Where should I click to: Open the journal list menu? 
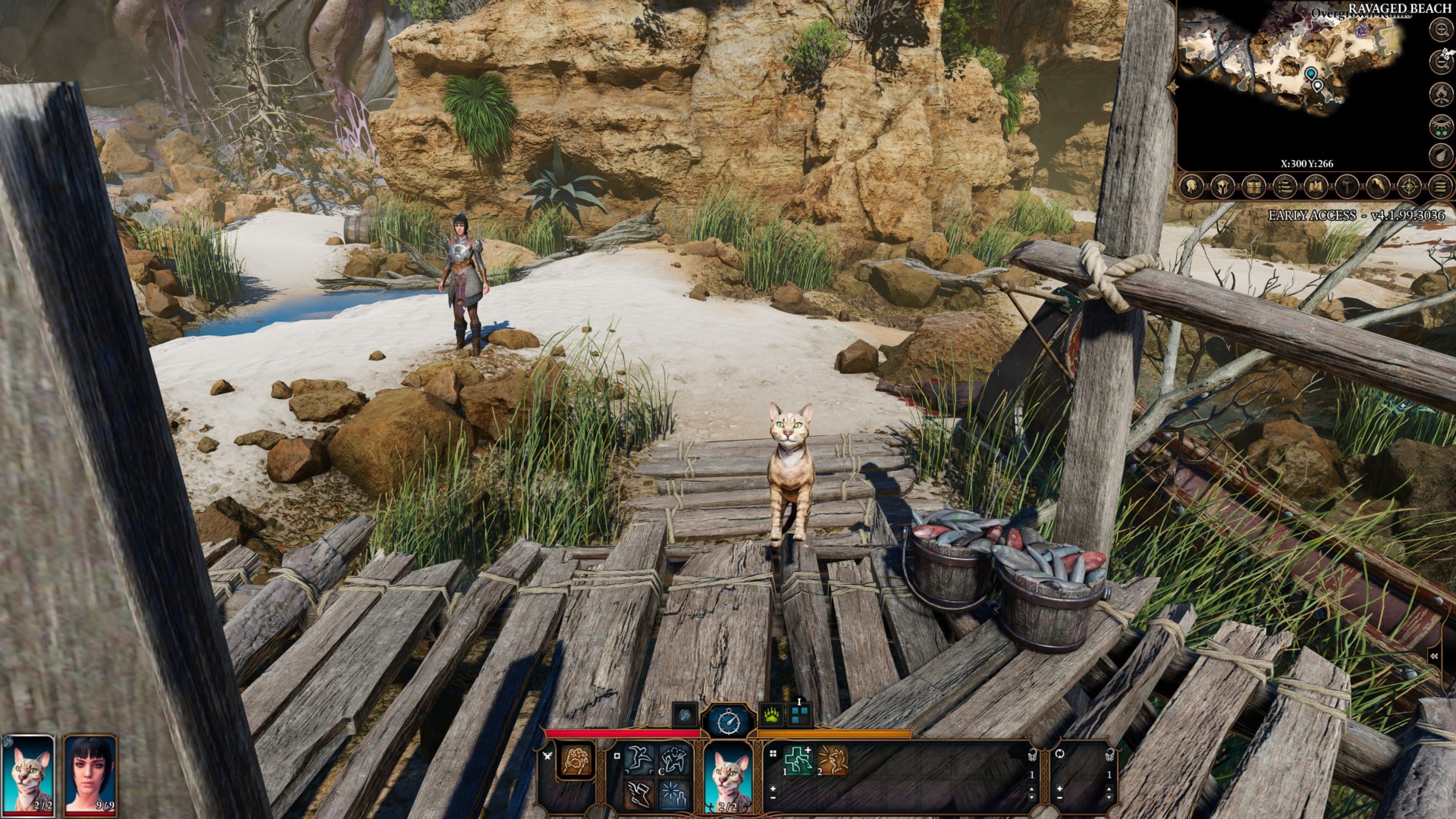coord(1285,186)
